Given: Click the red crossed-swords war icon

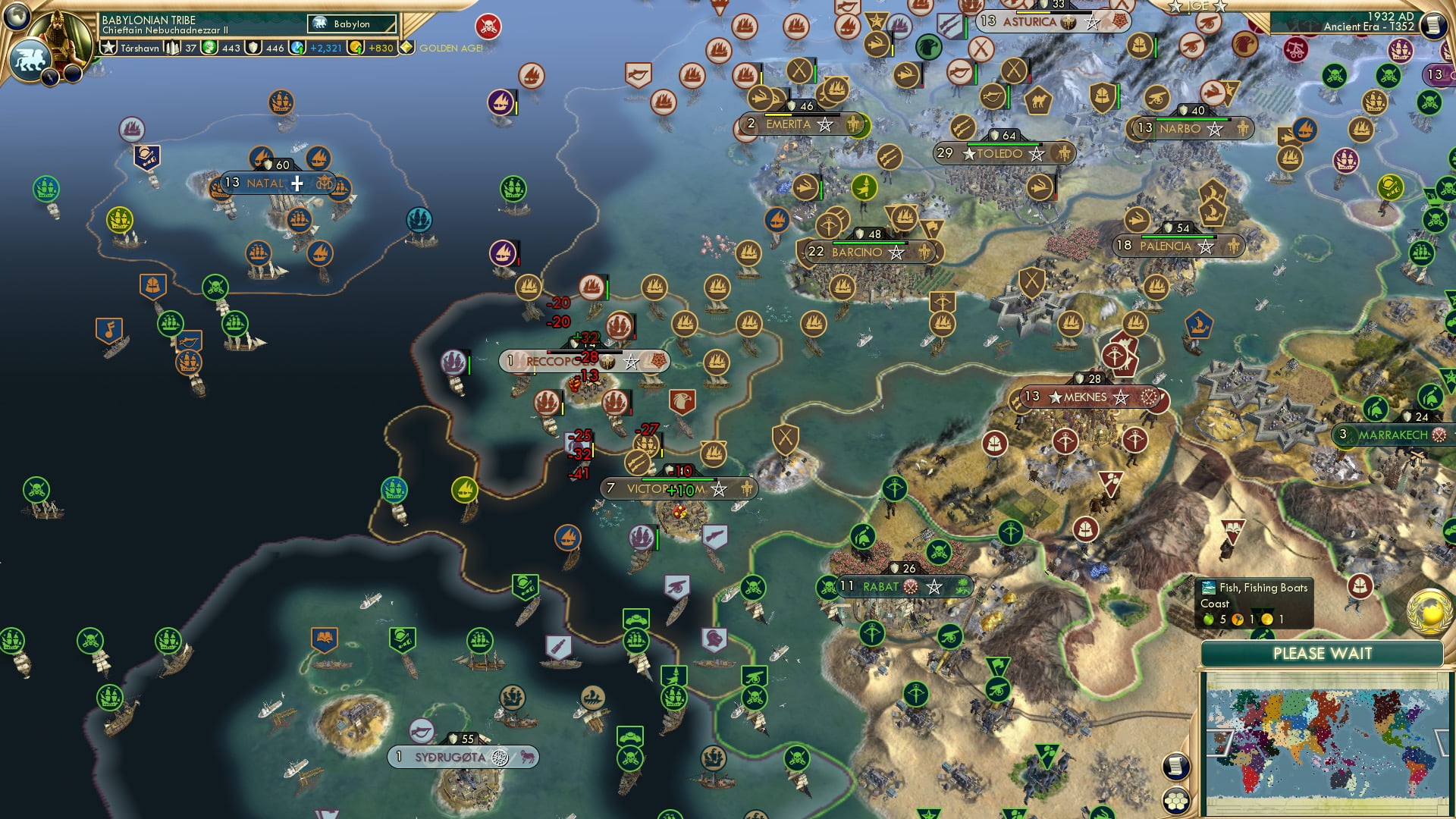Looking at the screenshot, I should pos(488,27).
